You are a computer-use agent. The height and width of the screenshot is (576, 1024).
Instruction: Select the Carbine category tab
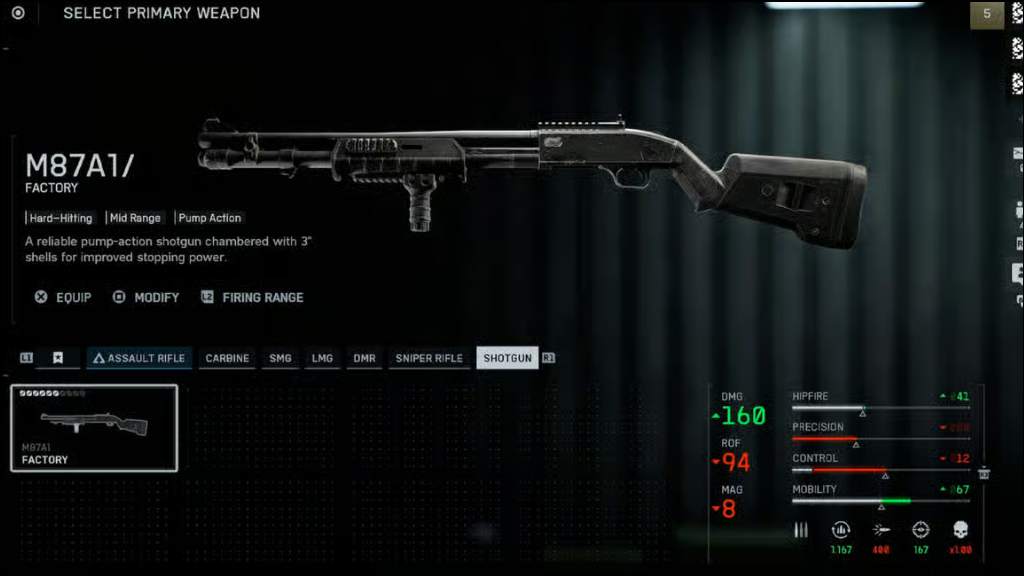click(227, 358)
